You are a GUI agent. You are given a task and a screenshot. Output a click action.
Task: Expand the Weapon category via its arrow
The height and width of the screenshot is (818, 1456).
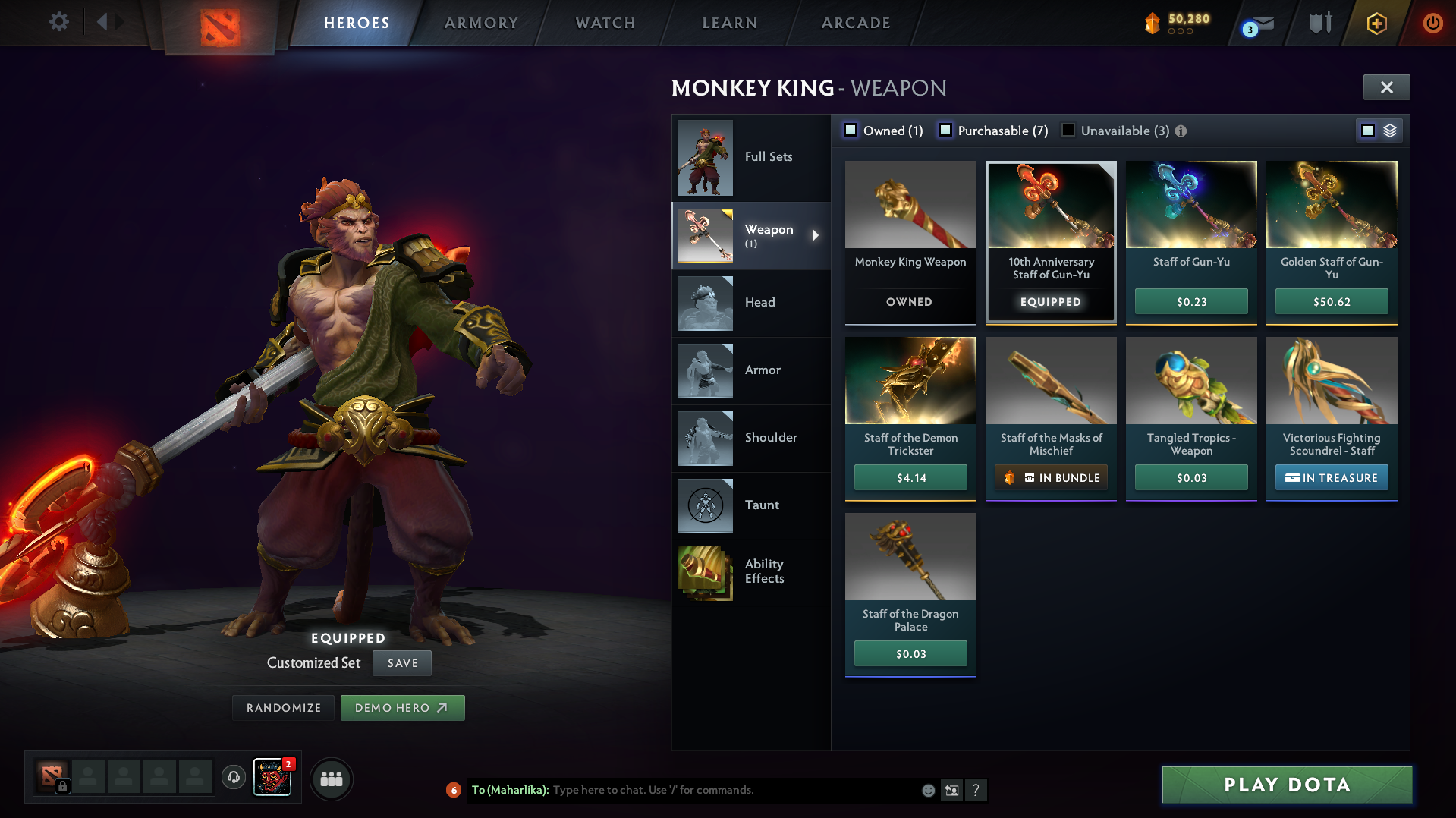click(816, 235)
